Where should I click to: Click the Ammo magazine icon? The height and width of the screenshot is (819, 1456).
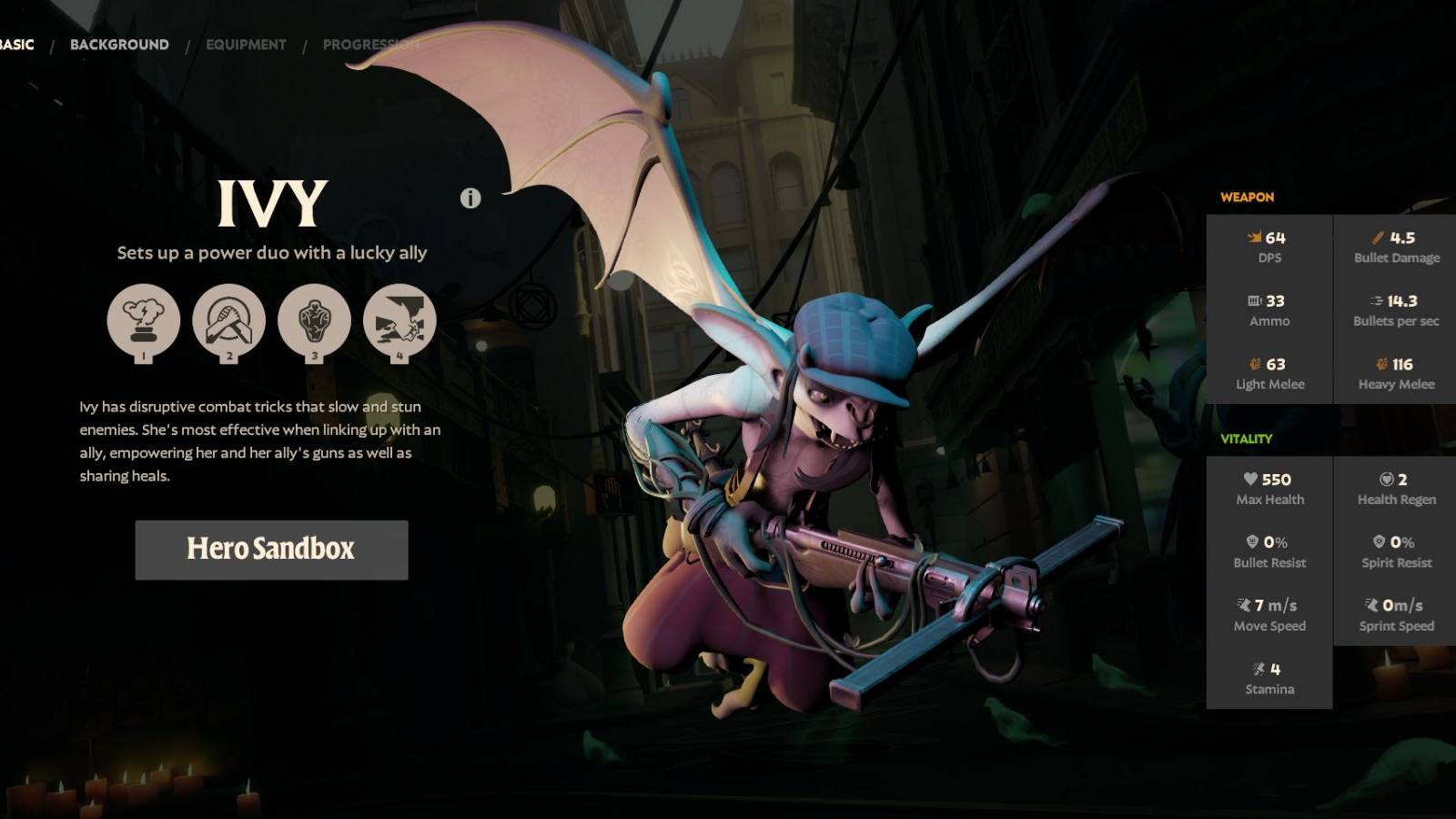click(x=1257, y=298)
